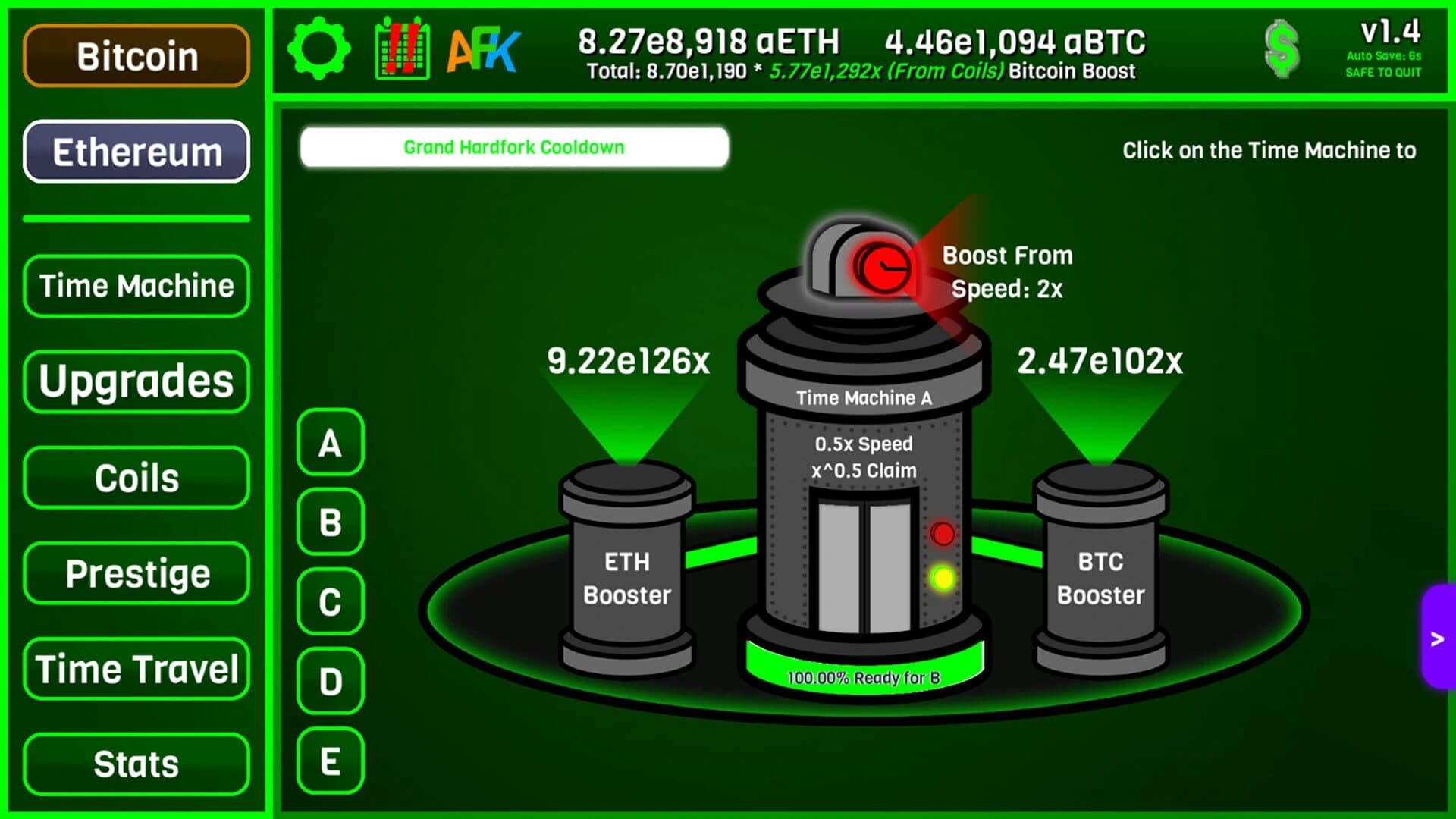Select the BTC Booster tower
1456x819 pixels.
(x=1101, y=578)
